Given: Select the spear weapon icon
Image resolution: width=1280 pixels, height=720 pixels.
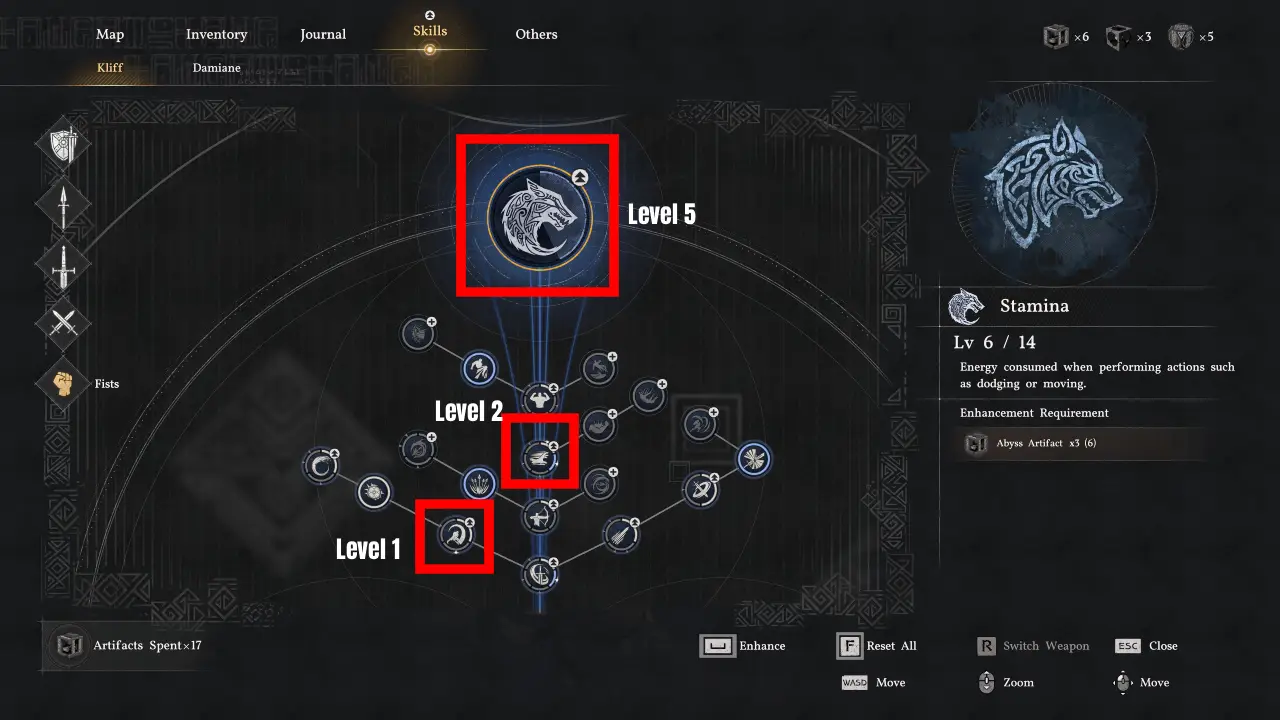Looking at the screenshot, I should pyautogui.click(x=63, y=203).
